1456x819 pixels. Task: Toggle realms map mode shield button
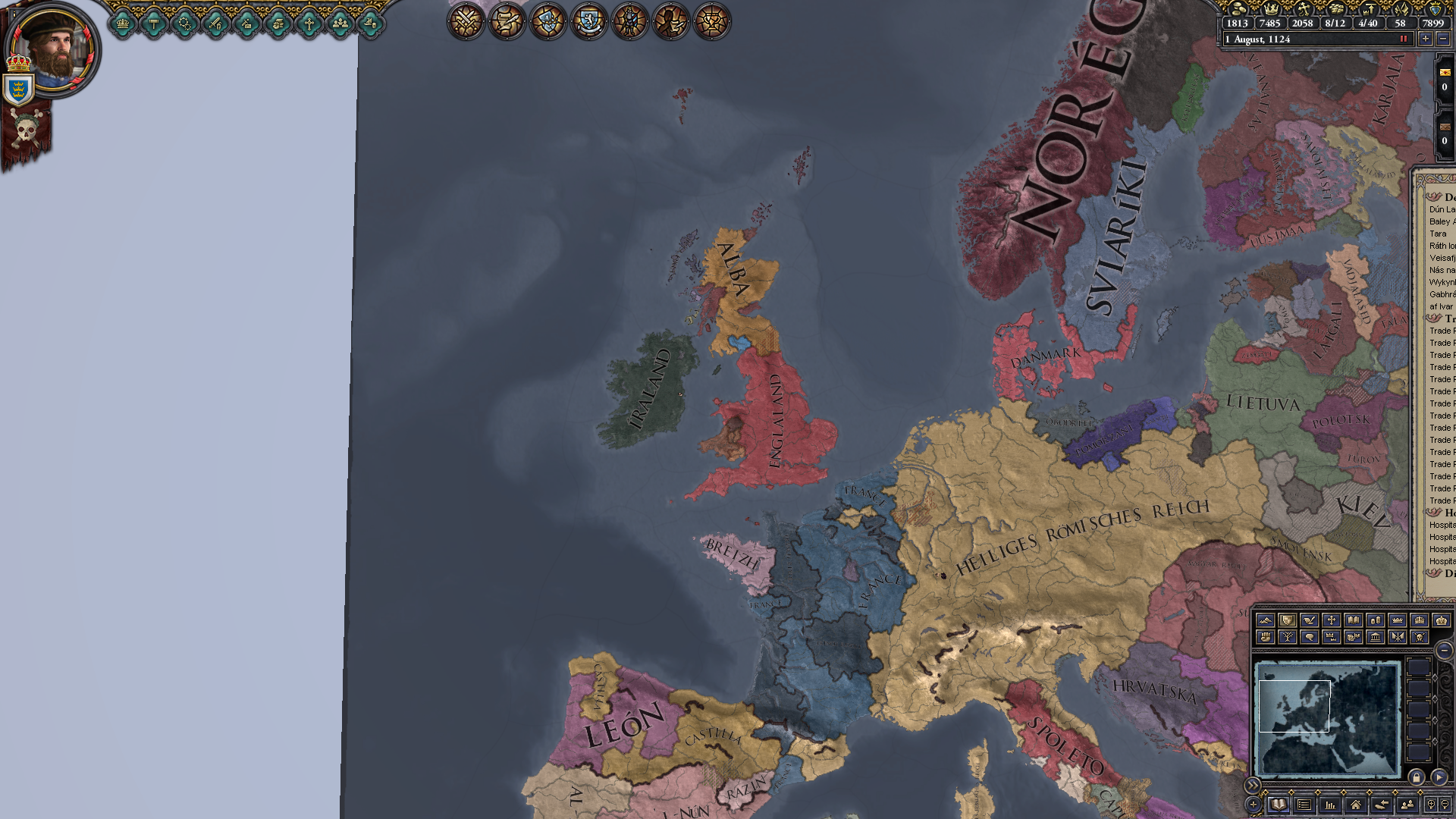coord(1288,620)
